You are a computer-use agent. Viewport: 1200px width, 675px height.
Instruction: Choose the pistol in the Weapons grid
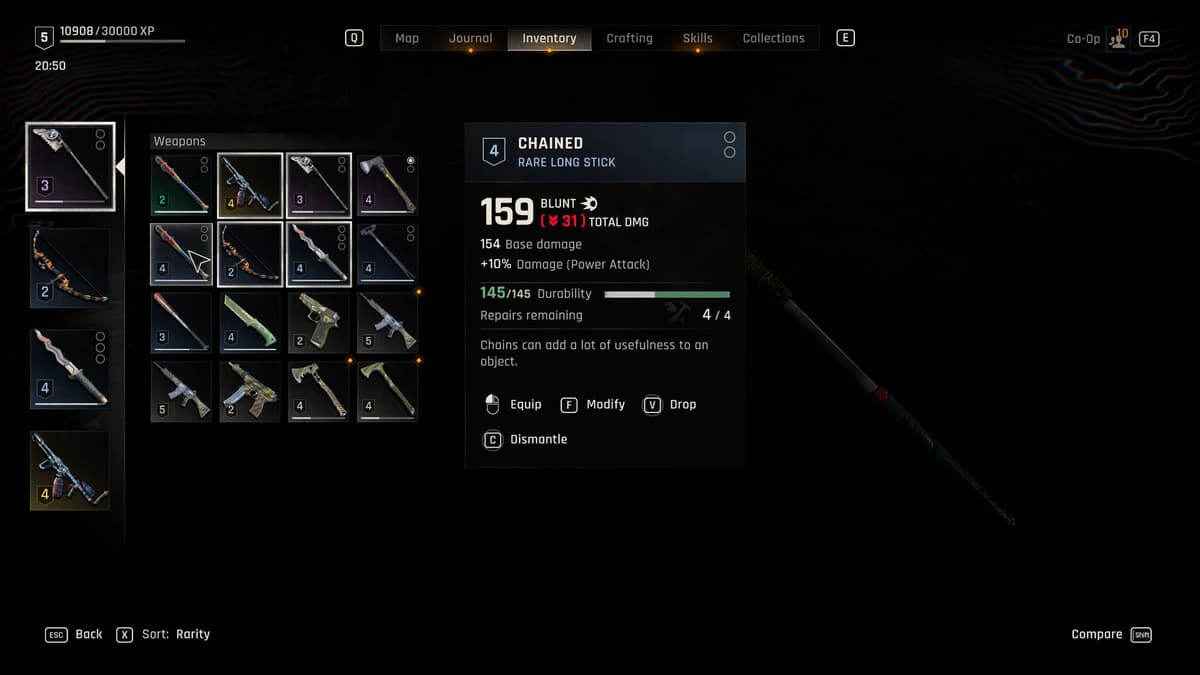click(318, 322)
